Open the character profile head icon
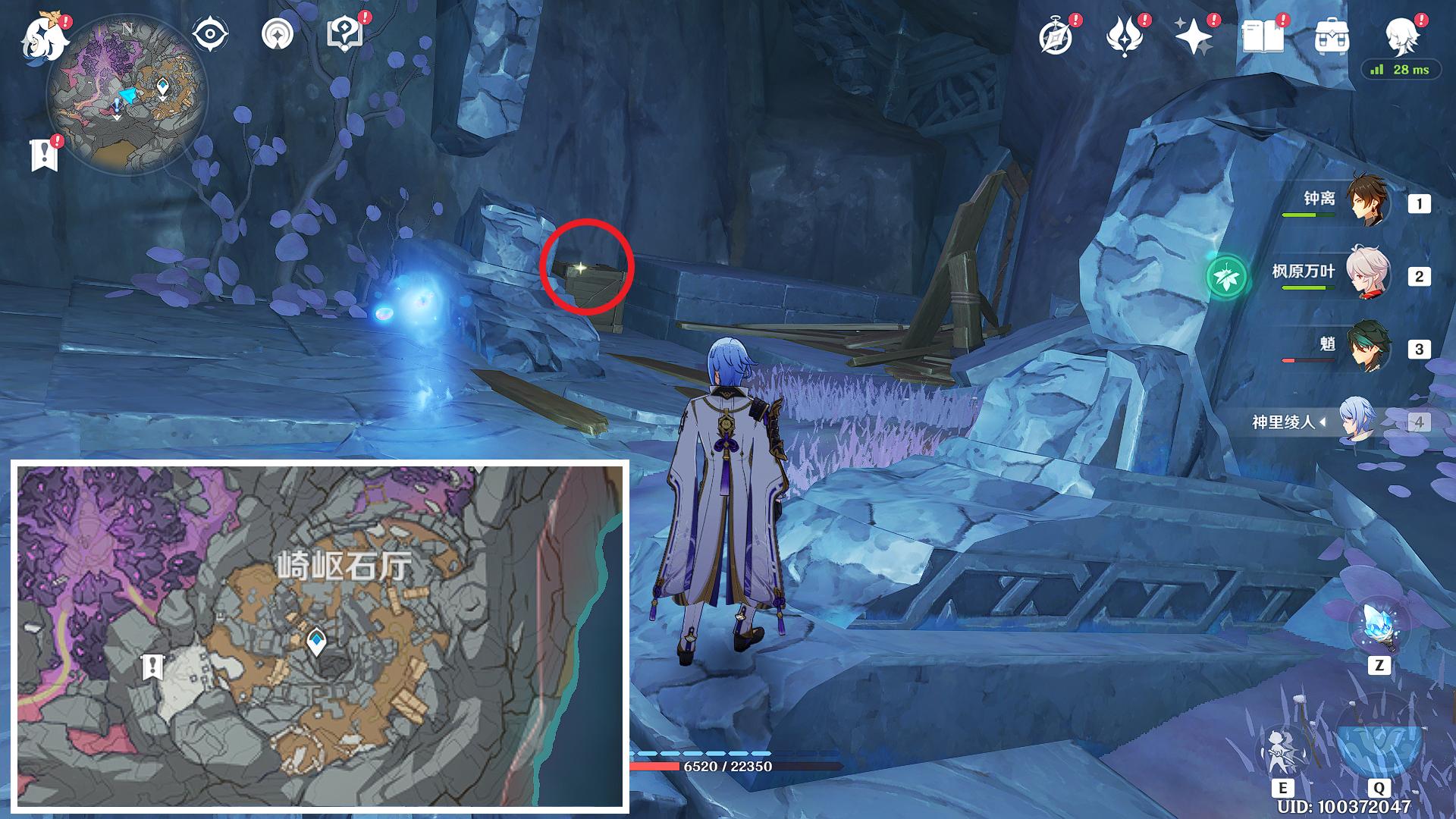The image size is (1456, 819). [x=1401, y=35]
